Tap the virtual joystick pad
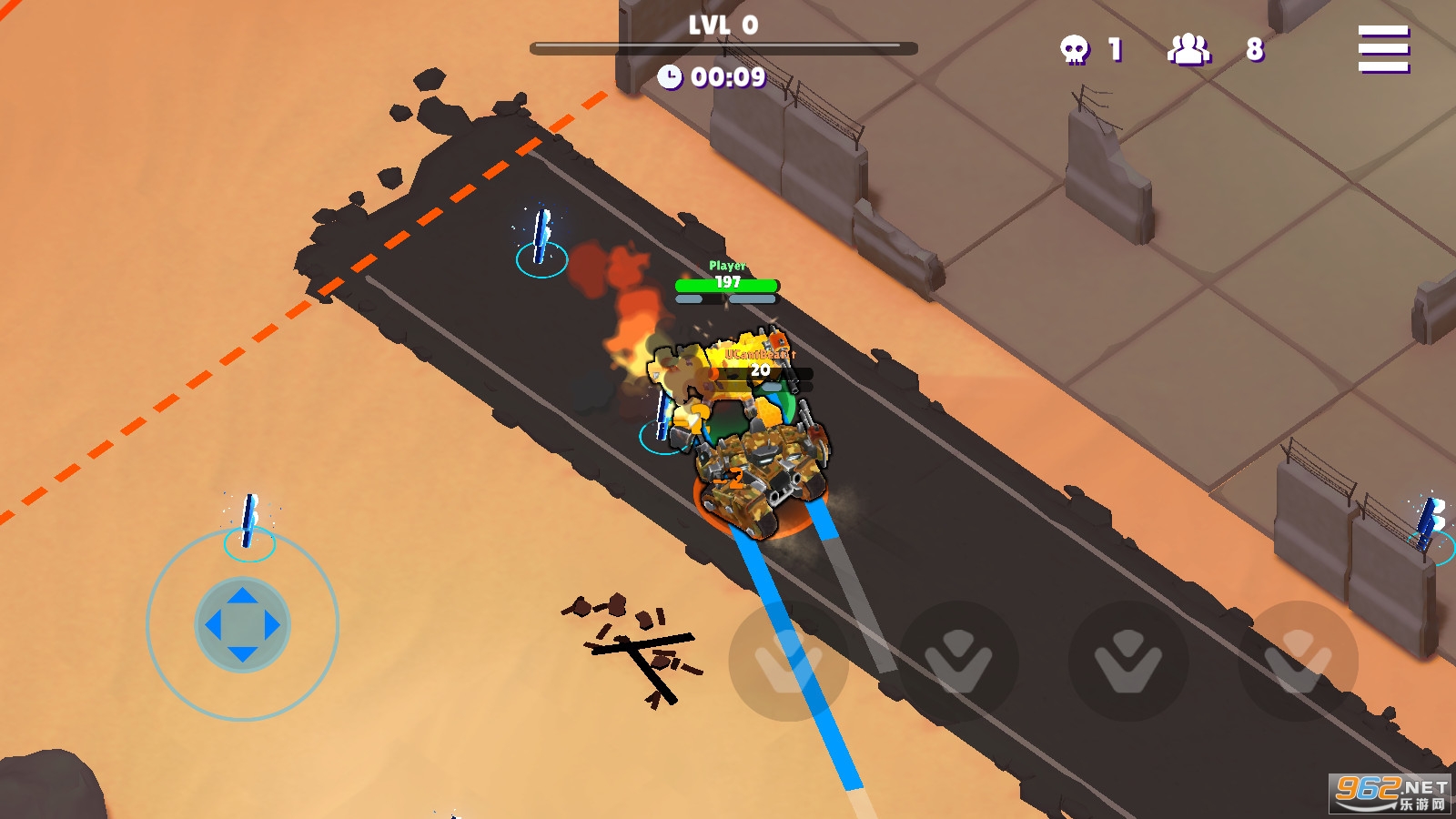The height and width of the screenshot is (819, 1456). [x=242, y=625]
